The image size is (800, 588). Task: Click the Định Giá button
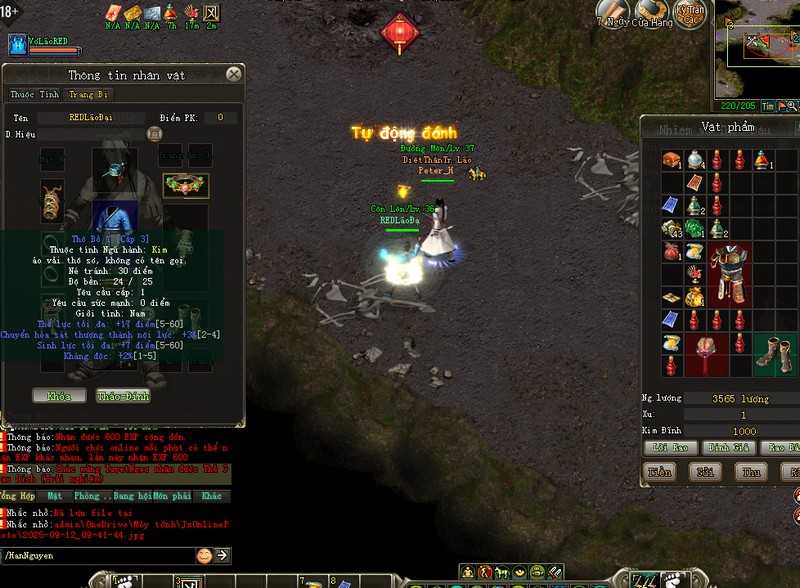click(727, 447)
